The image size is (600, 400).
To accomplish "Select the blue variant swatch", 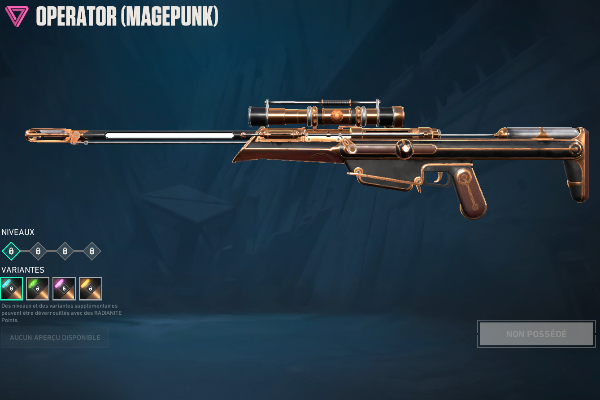I will click(12, 288).
